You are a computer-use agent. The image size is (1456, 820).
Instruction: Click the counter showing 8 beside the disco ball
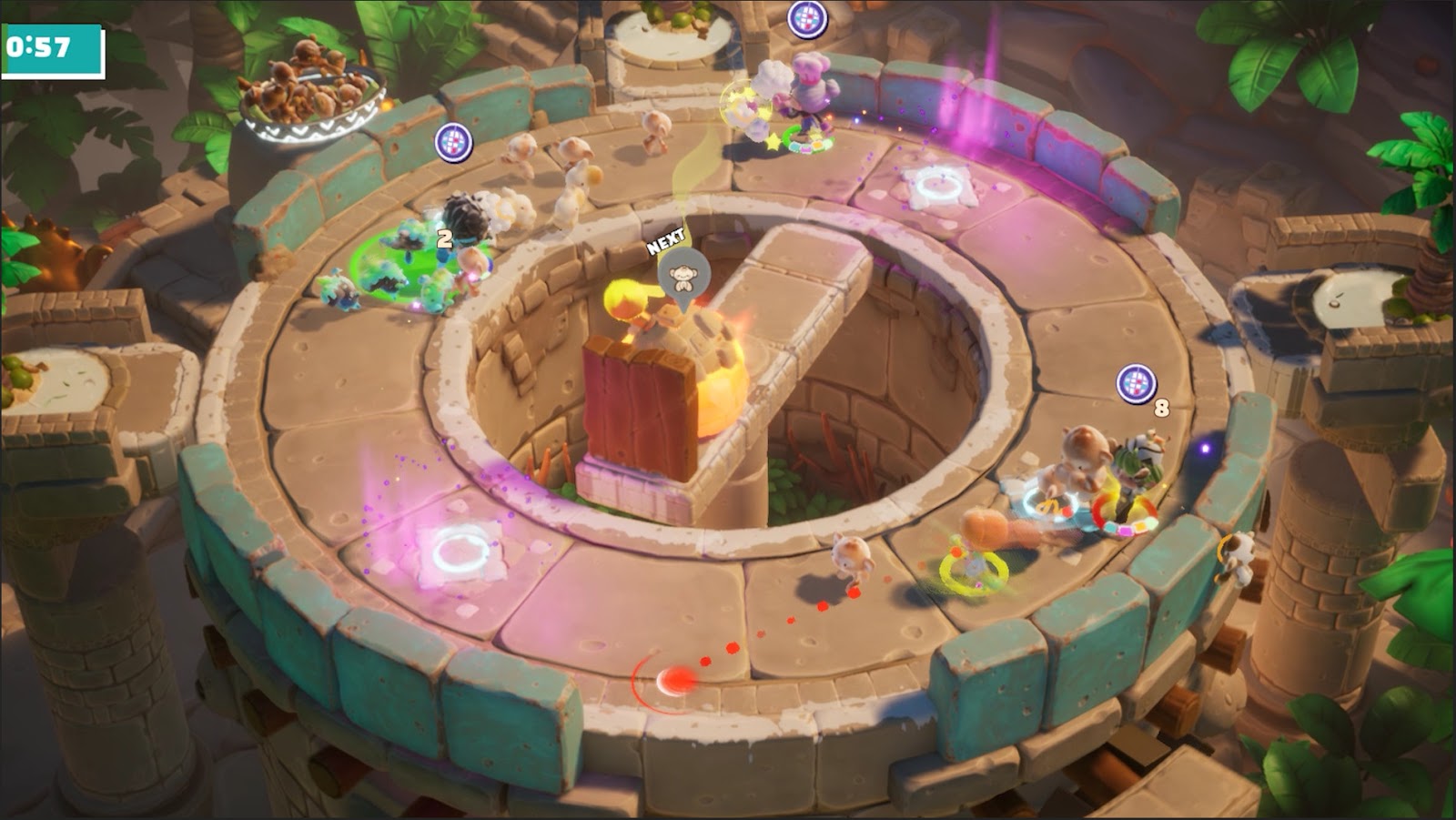coord(1162,407)
